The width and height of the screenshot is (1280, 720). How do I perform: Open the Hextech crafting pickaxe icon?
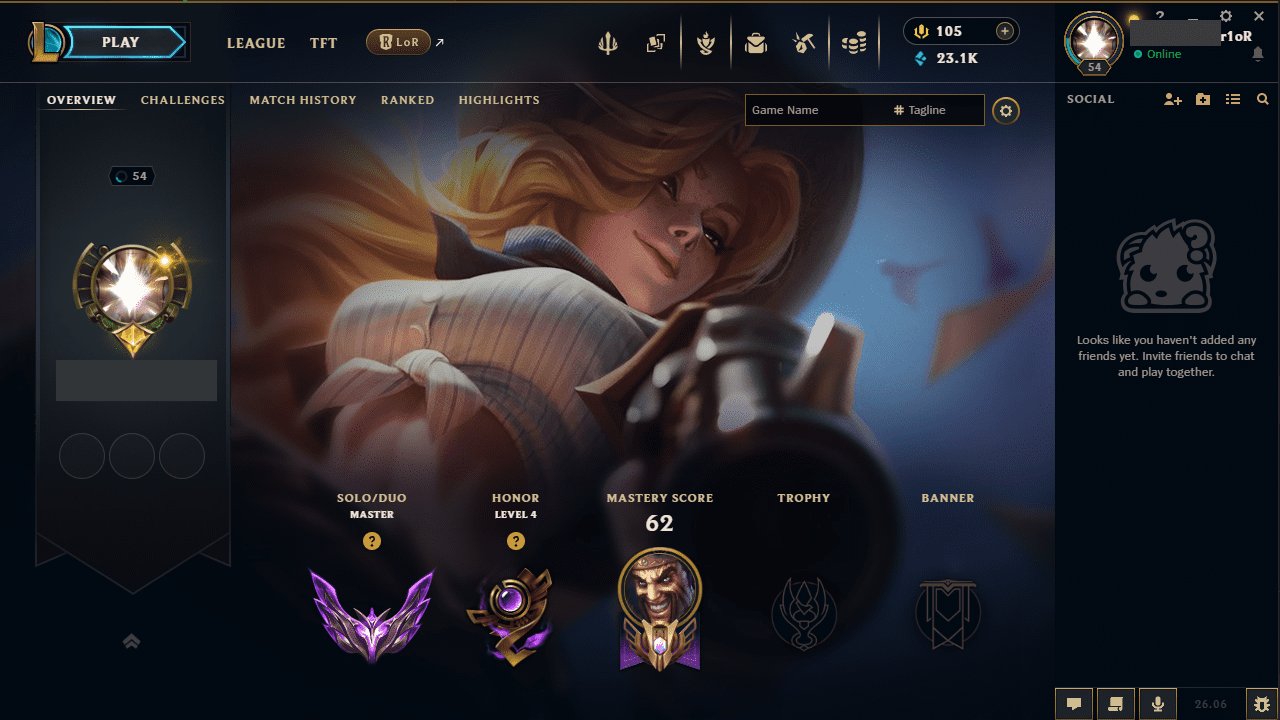[804, 43]
